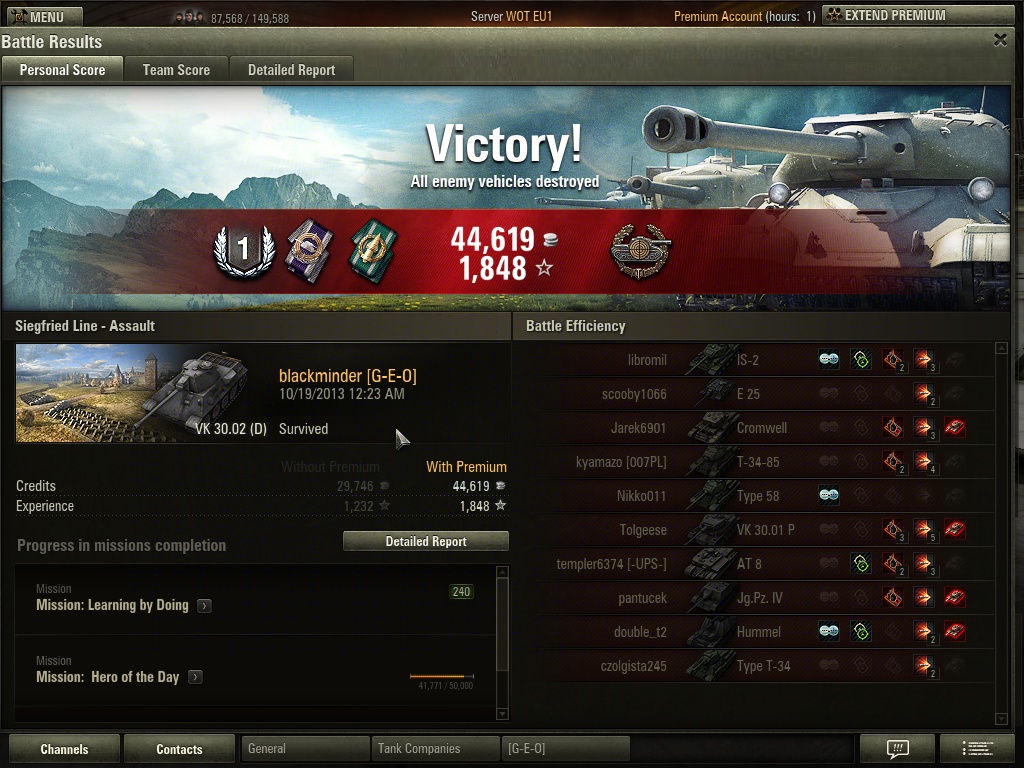
Task: Open the Tank Companies chat tab
Action: click(x=436, y=748)
